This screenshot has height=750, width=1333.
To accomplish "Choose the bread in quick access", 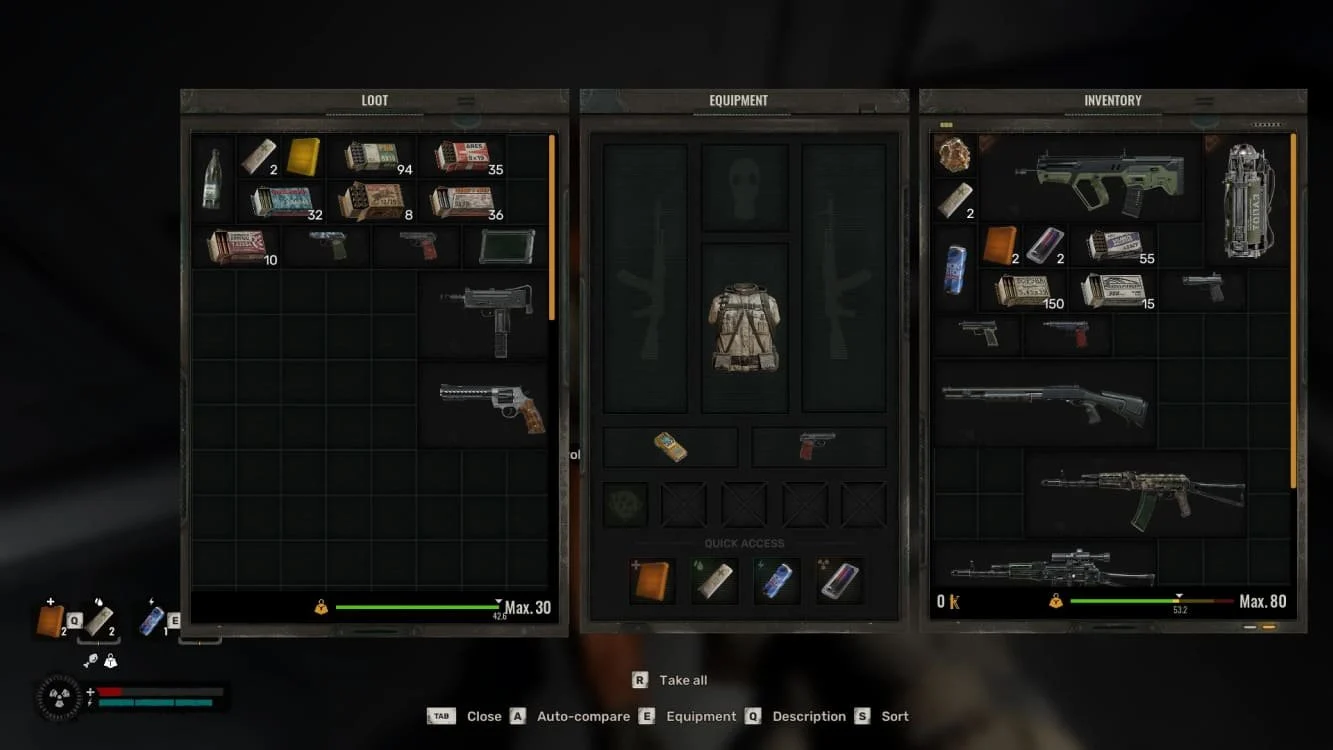I will [650, 581].
